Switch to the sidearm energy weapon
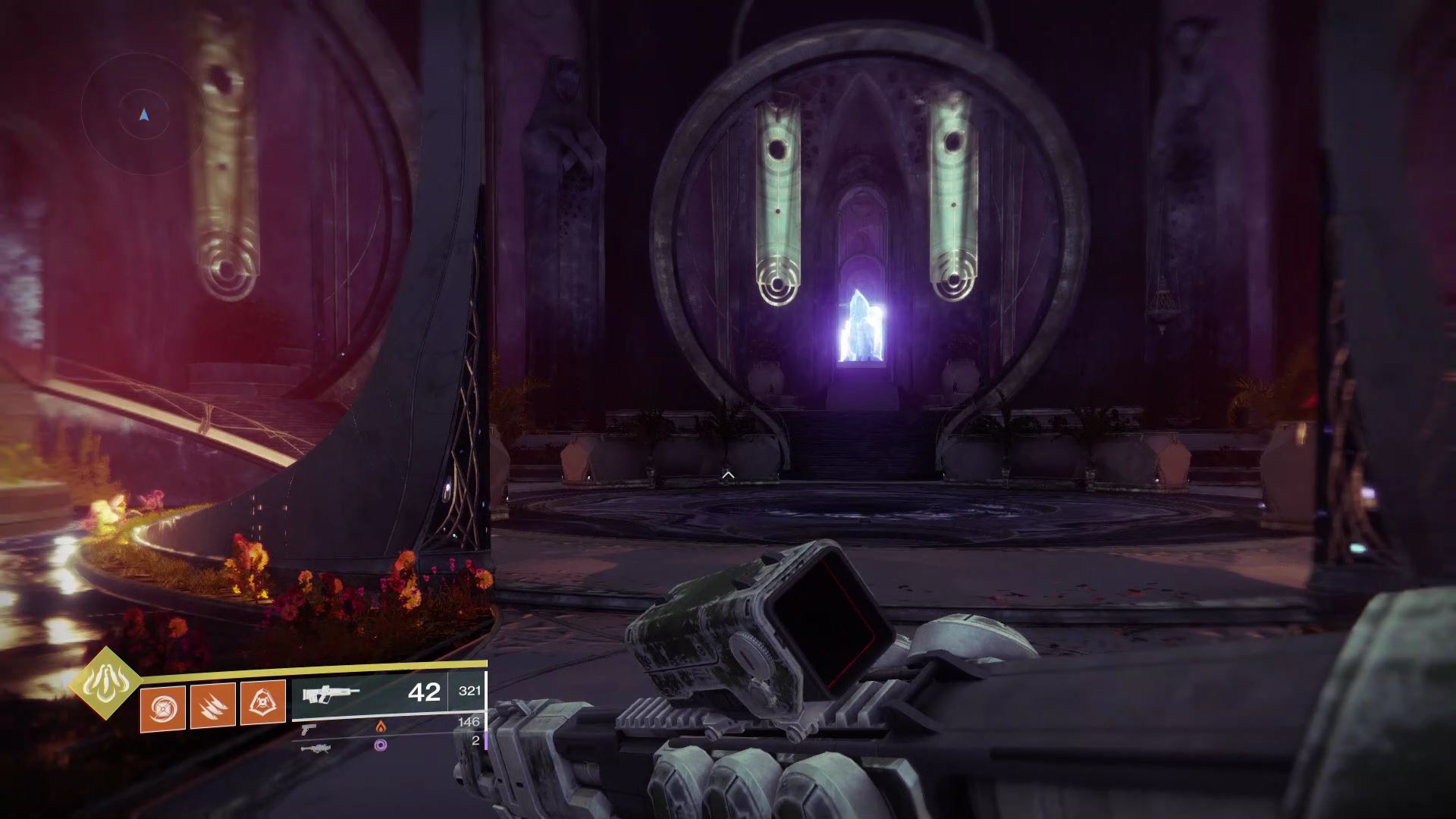 pos(309,729)
